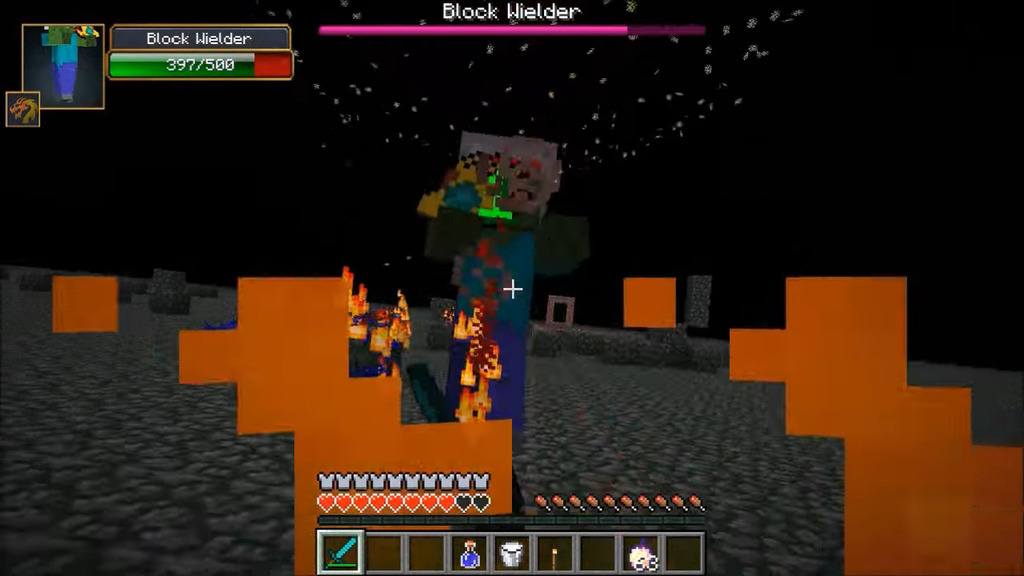
Task: Select the torch hotbar slot
Action: coord(554,553)
